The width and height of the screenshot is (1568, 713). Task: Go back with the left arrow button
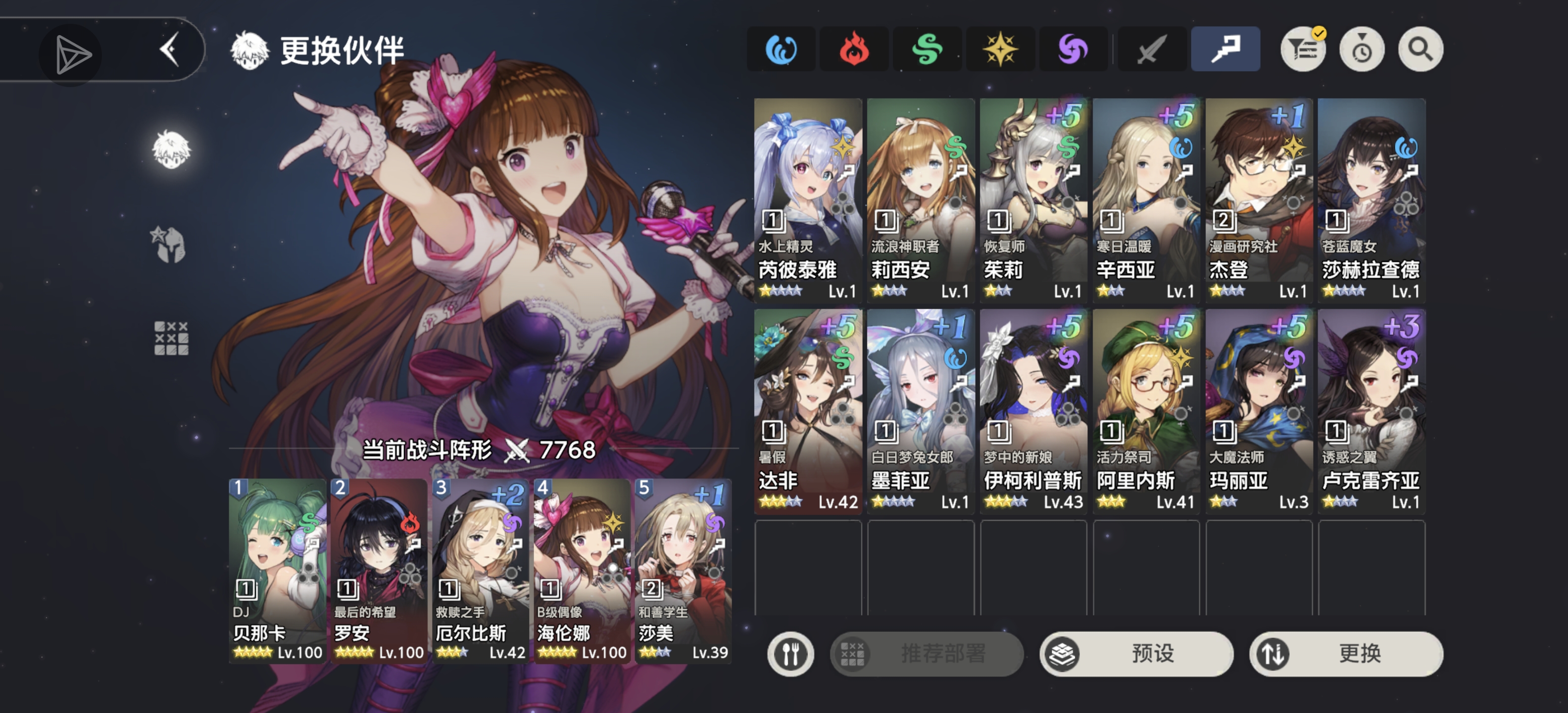pyautogui.click(x=170, y=50)
